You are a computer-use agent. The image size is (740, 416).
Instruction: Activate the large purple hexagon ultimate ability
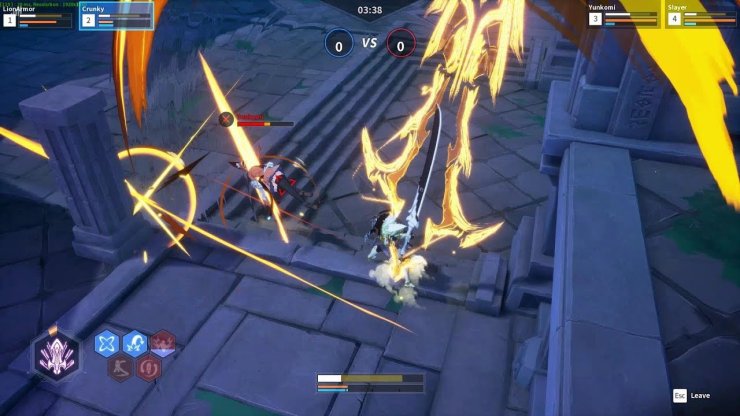(55, 354)
